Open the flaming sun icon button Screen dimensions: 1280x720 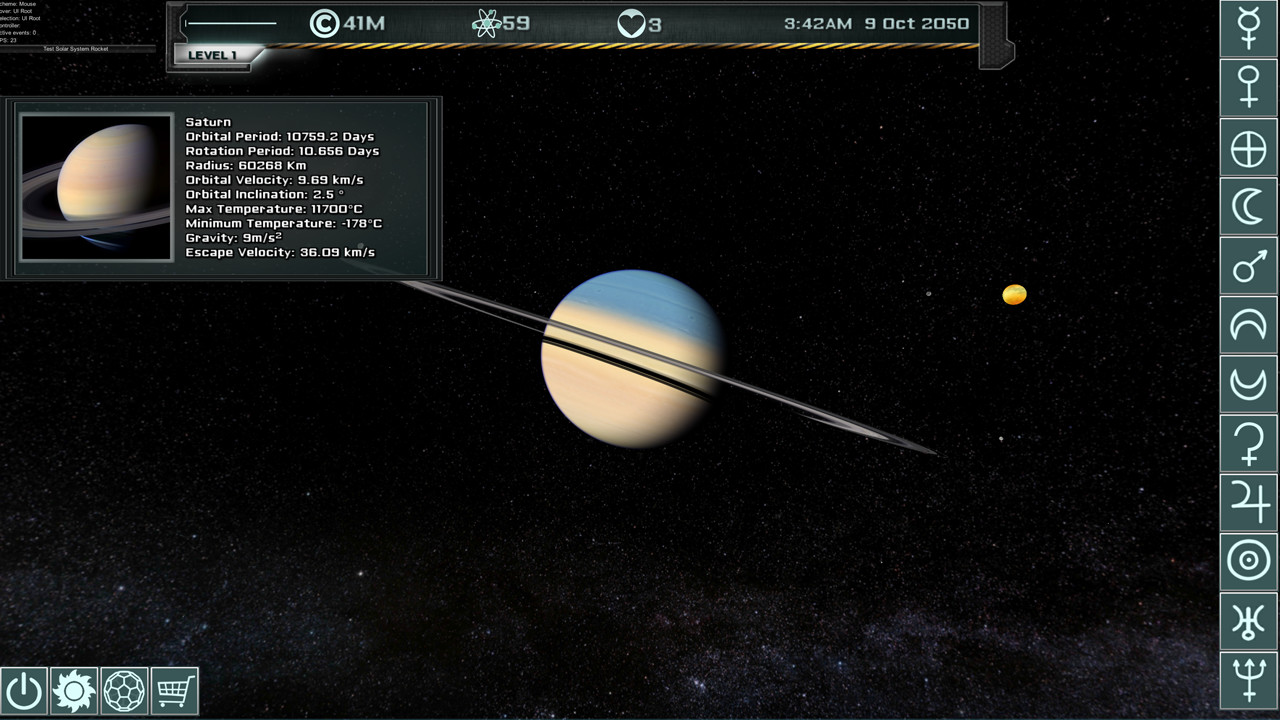pos(74,691)
